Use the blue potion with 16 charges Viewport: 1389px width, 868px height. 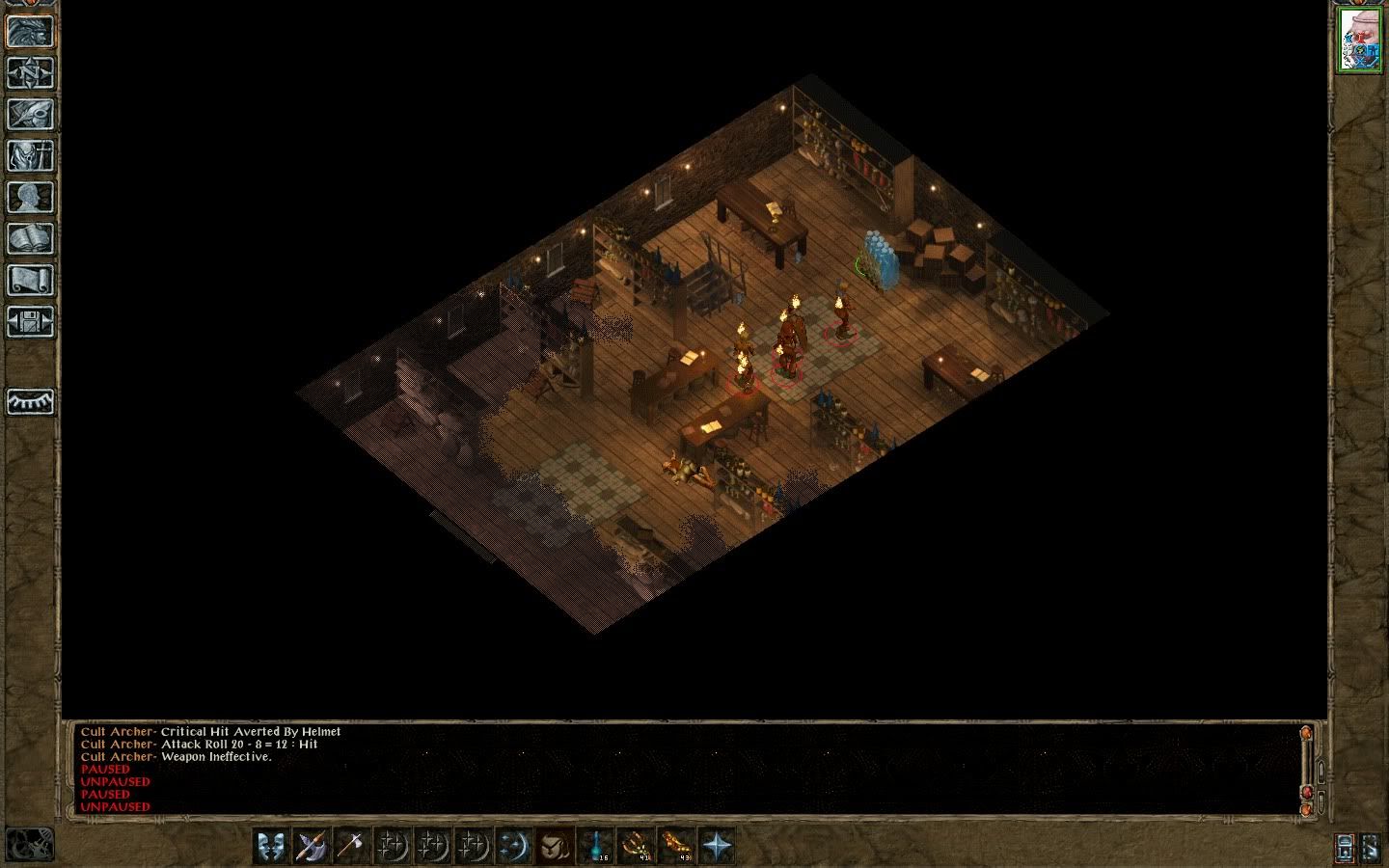point(595,846)
